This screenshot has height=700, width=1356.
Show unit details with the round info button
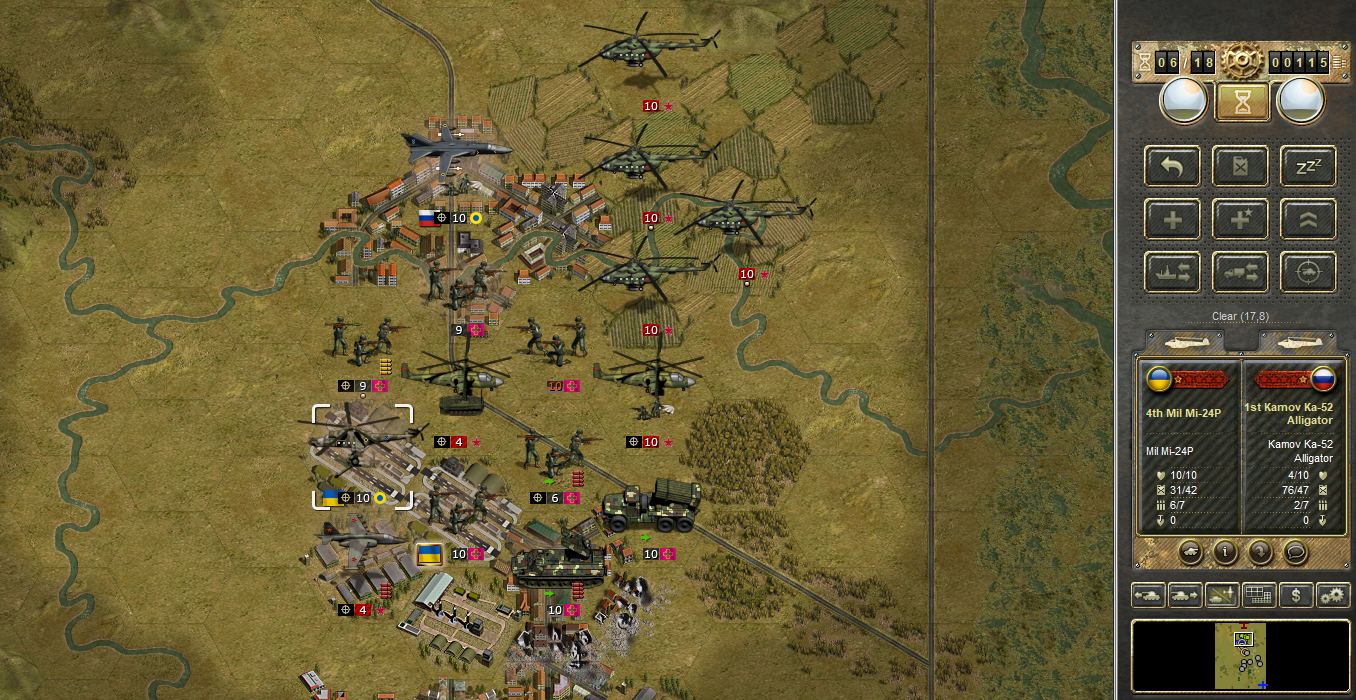1225,551
